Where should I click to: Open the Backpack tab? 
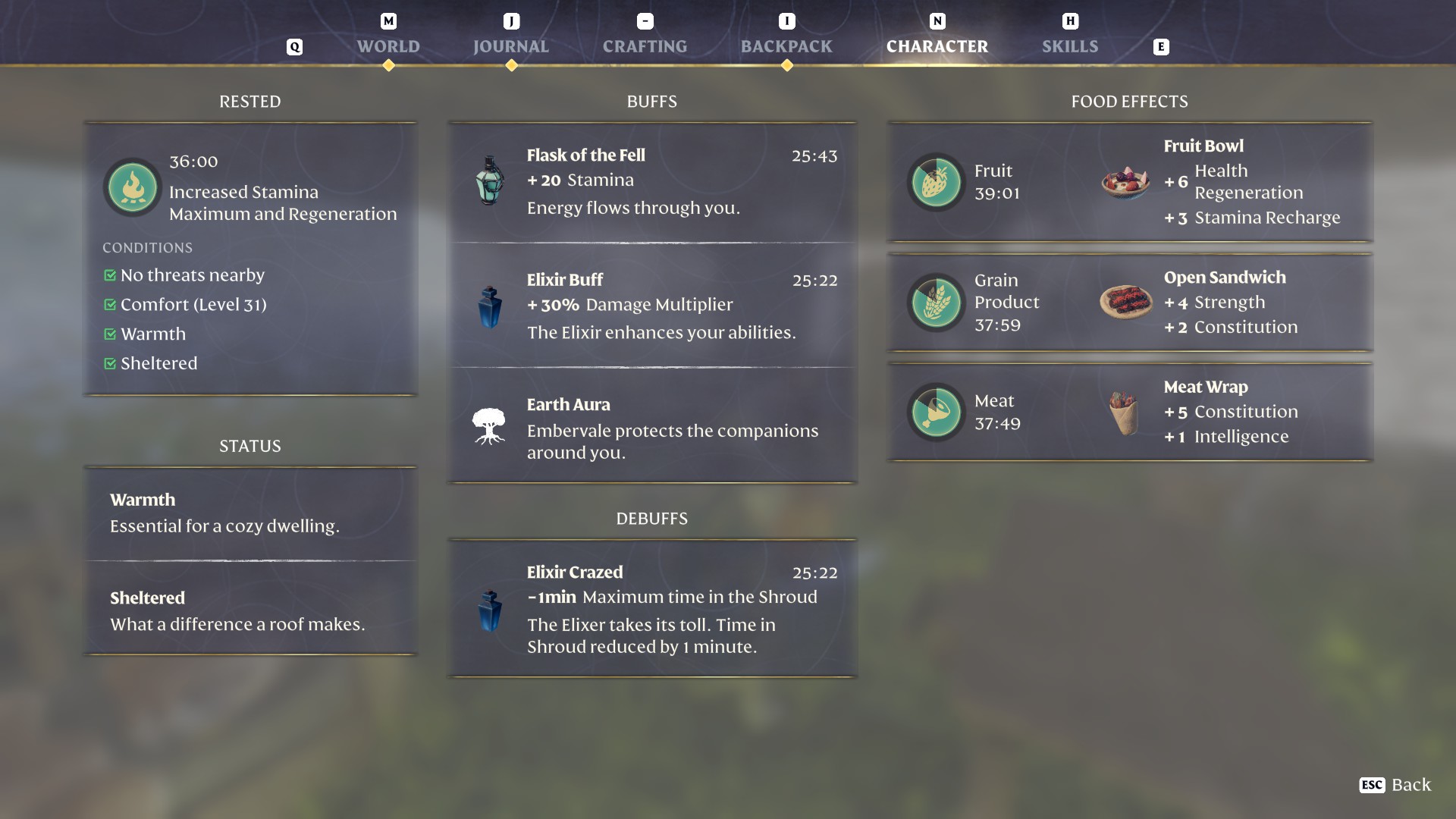[786, 46]
